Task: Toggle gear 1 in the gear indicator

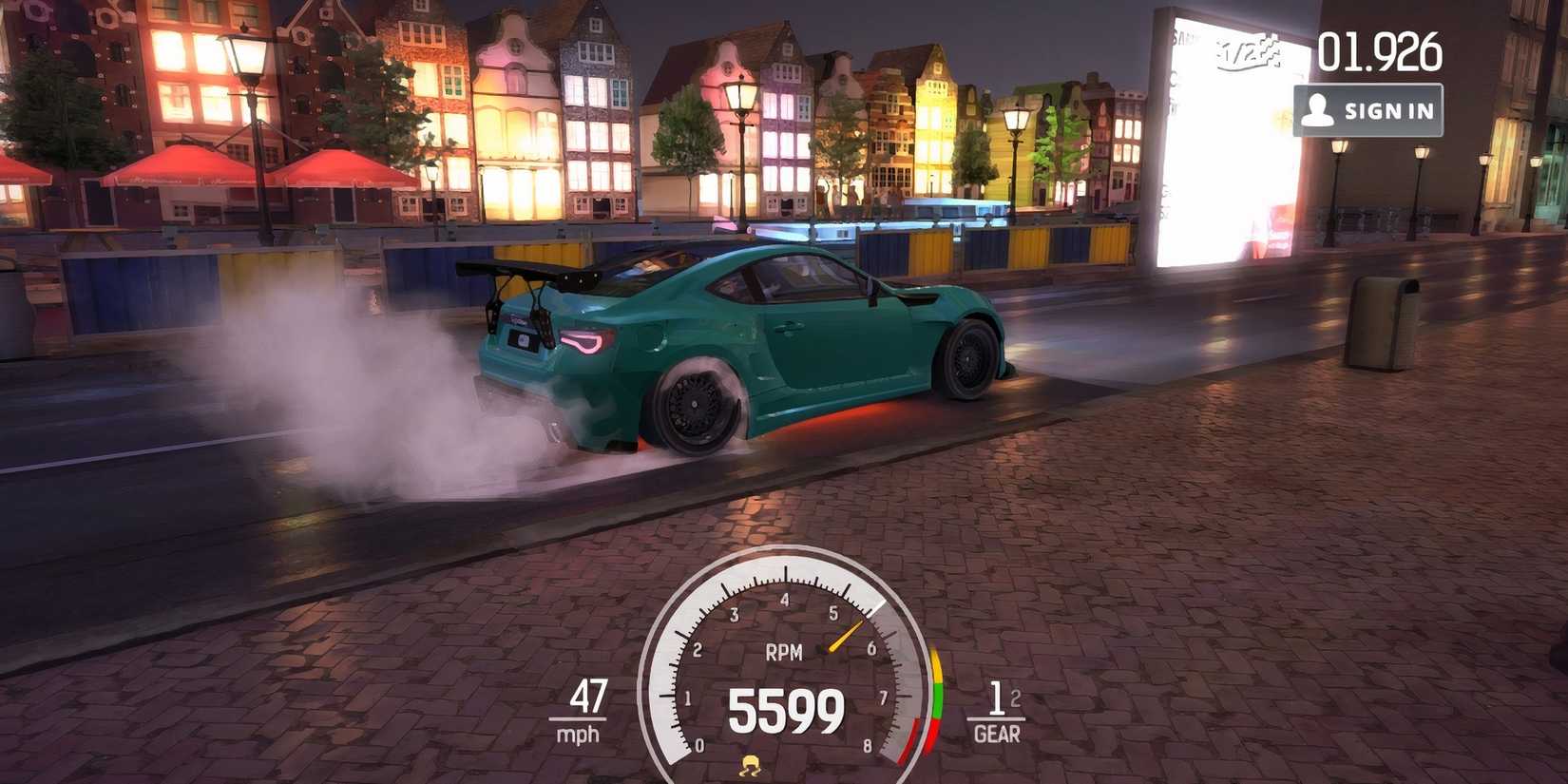Action: [996, 699]
